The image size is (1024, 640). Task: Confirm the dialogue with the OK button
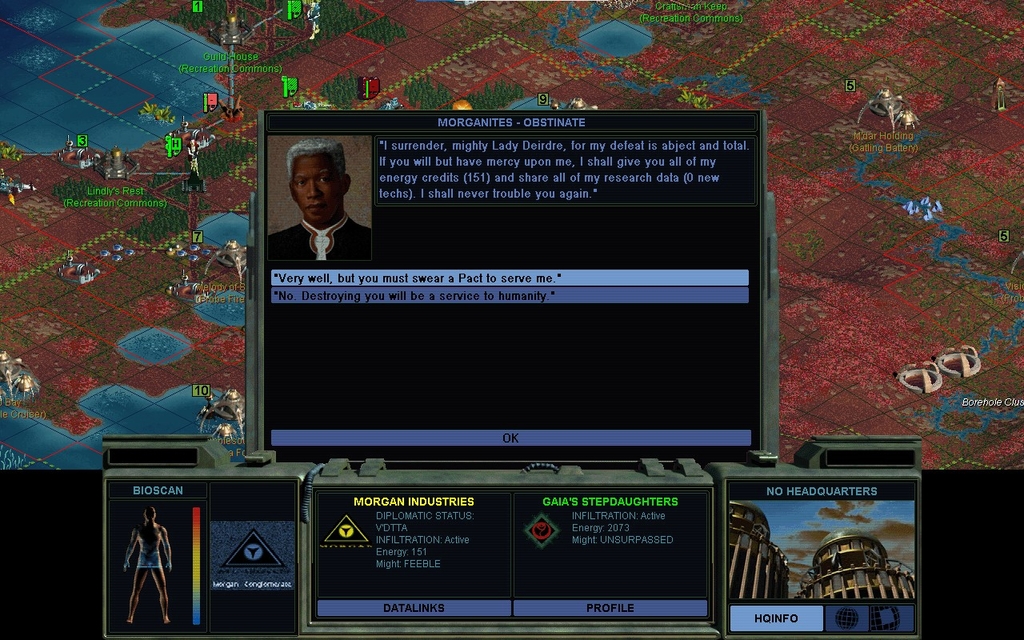510,438
